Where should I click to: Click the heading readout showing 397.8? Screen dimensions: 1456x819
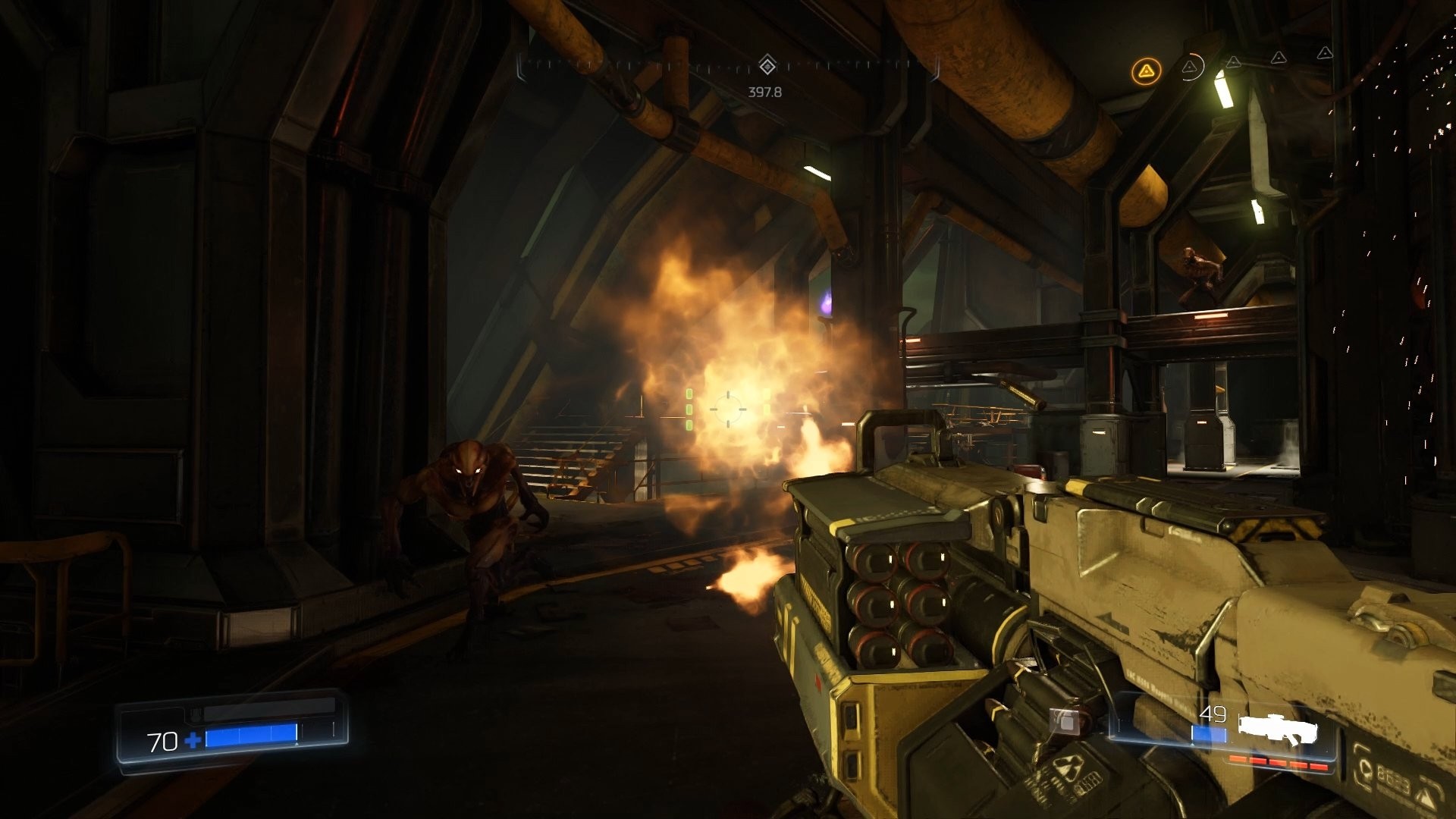pyautogui.click(x=766, y=93)
